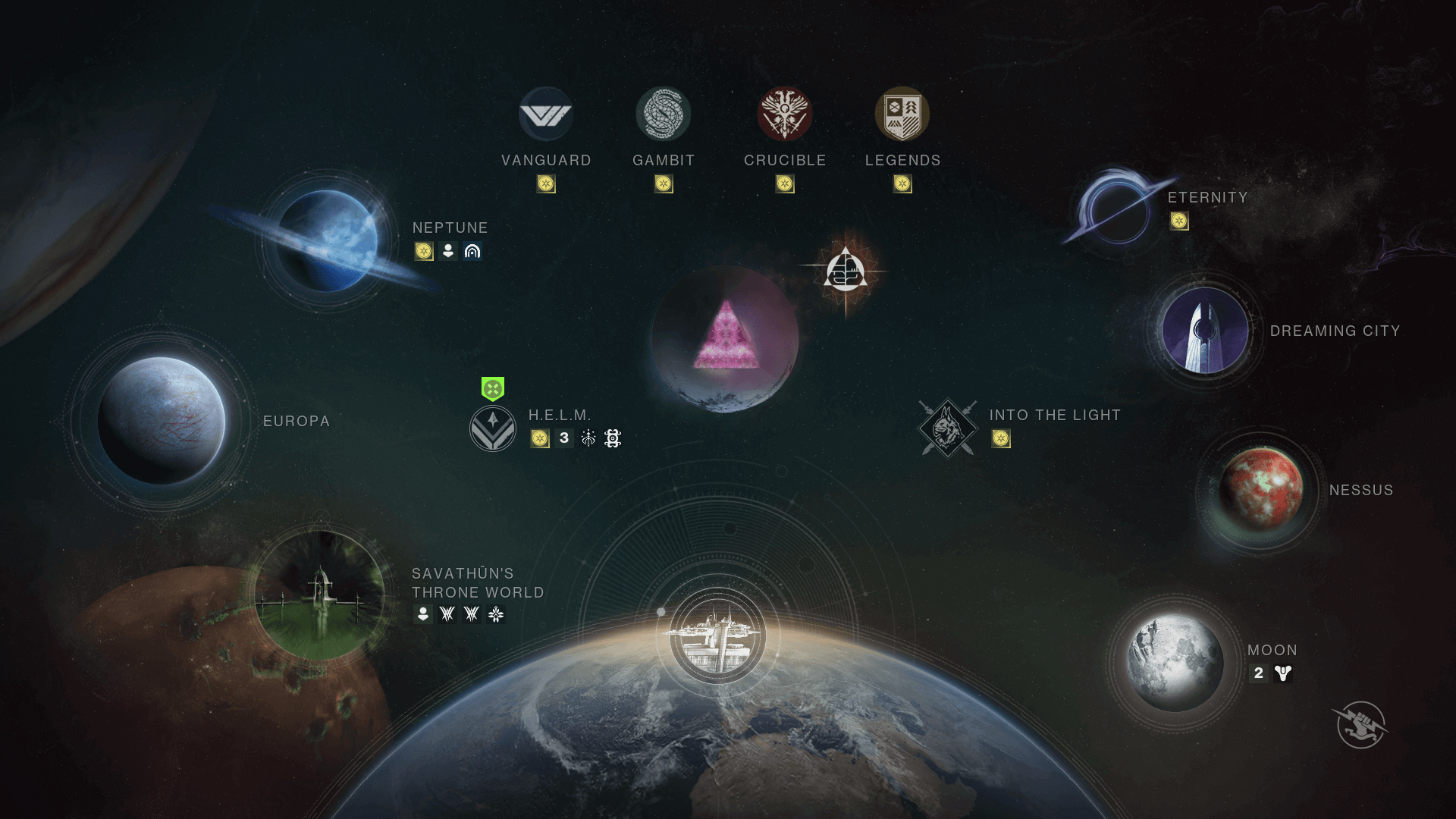Select the Into the Light wolf icon
This screenshot has height=819, width=1456.
pos(947,426)
